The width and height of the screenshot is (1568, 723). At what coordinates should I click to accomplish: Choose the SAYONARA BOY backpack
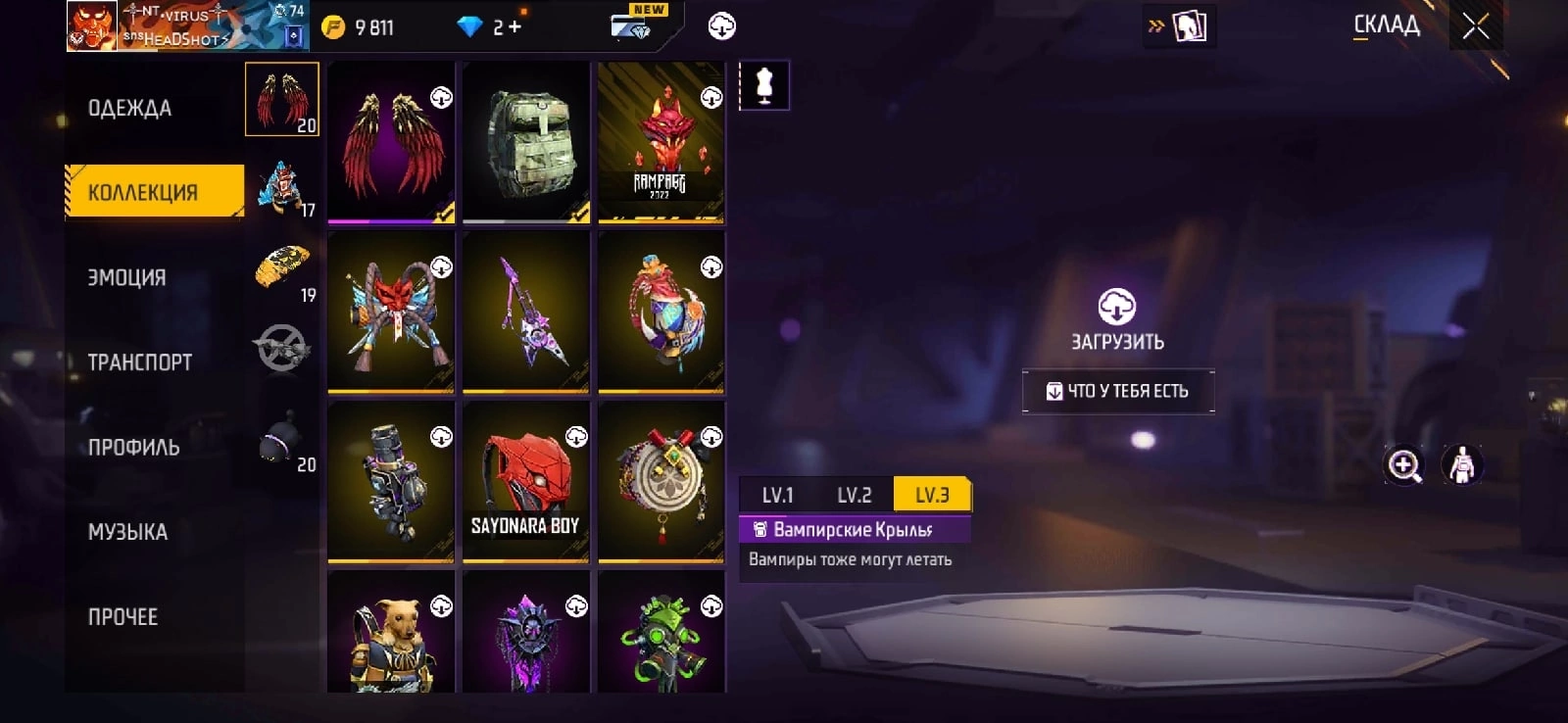(526, 481)
